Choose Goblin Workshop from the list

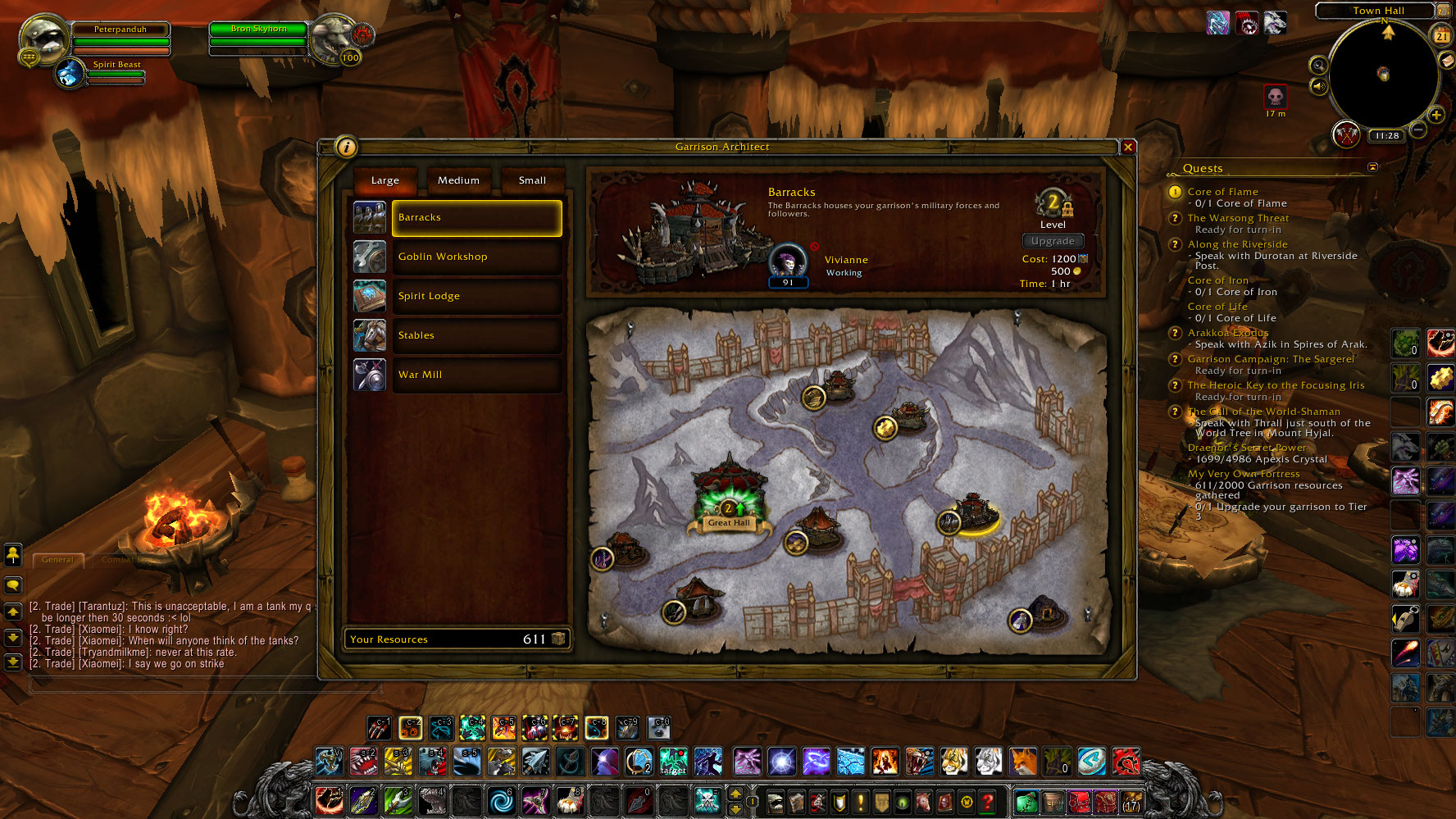tap(476, 257)
